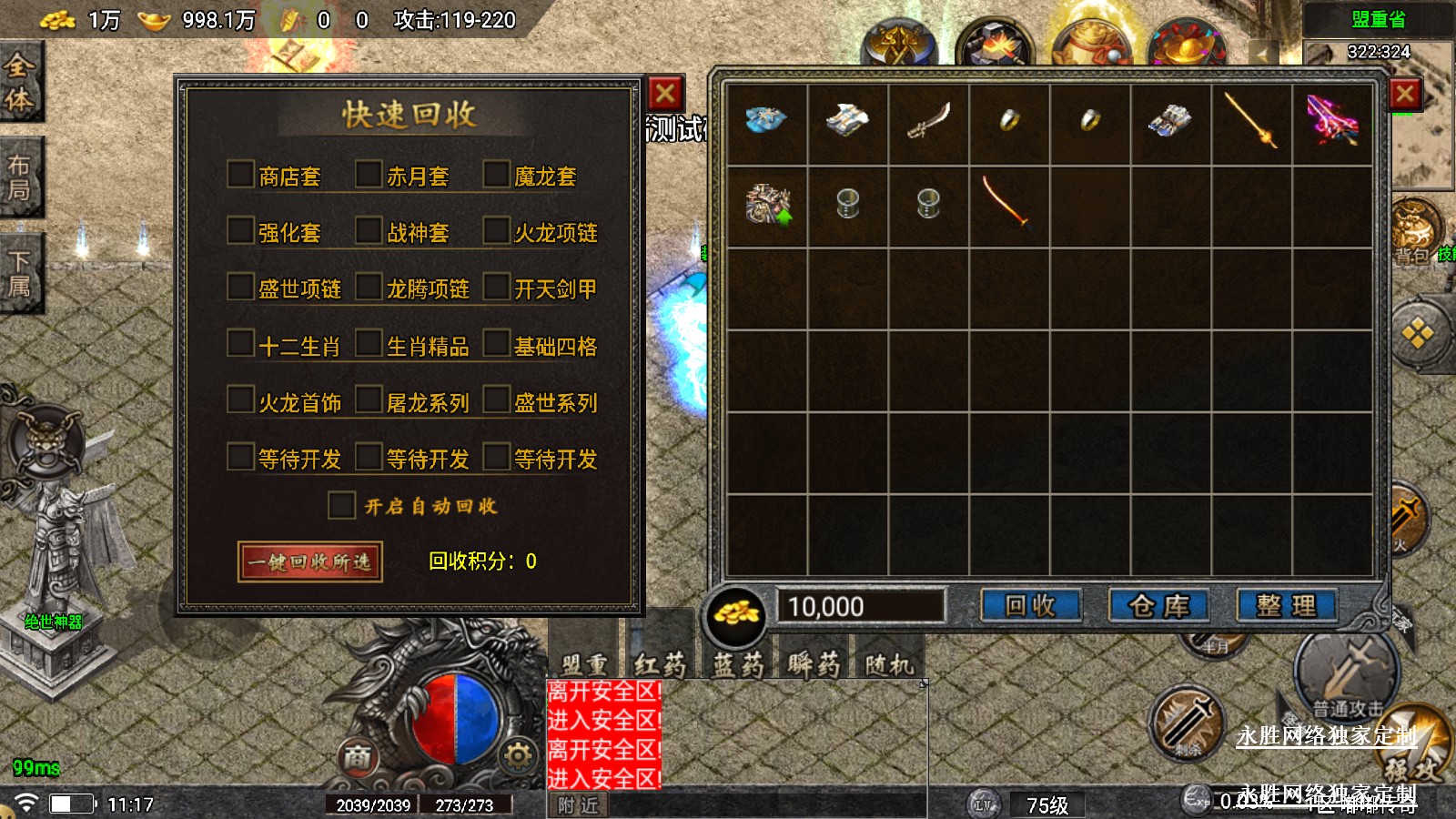Tick the 商店套 checkbox
1456x819 pixels.
tap(240, 175)
